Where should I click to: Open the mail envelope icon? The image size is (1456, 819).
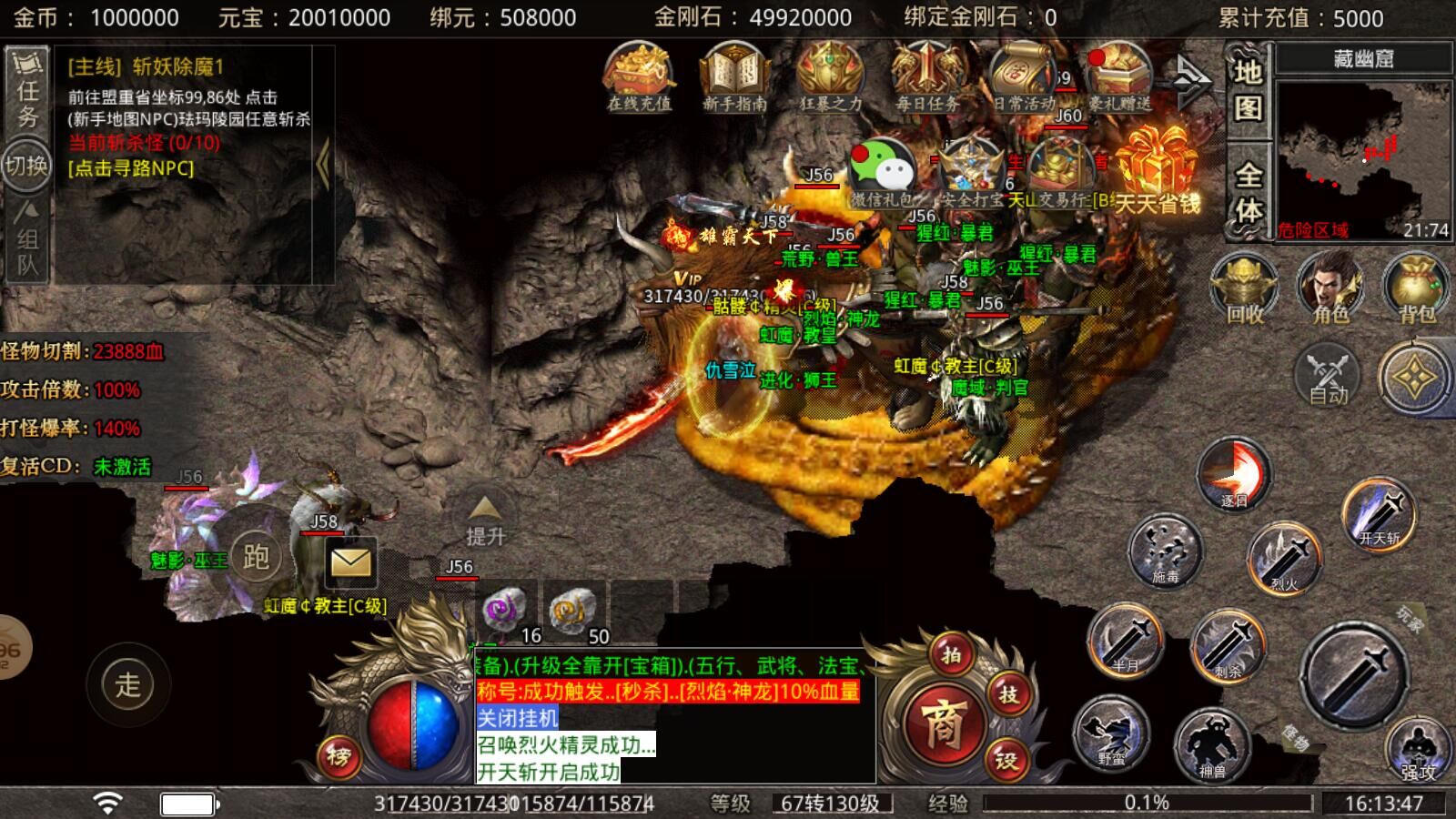click(x=349, y=561)
